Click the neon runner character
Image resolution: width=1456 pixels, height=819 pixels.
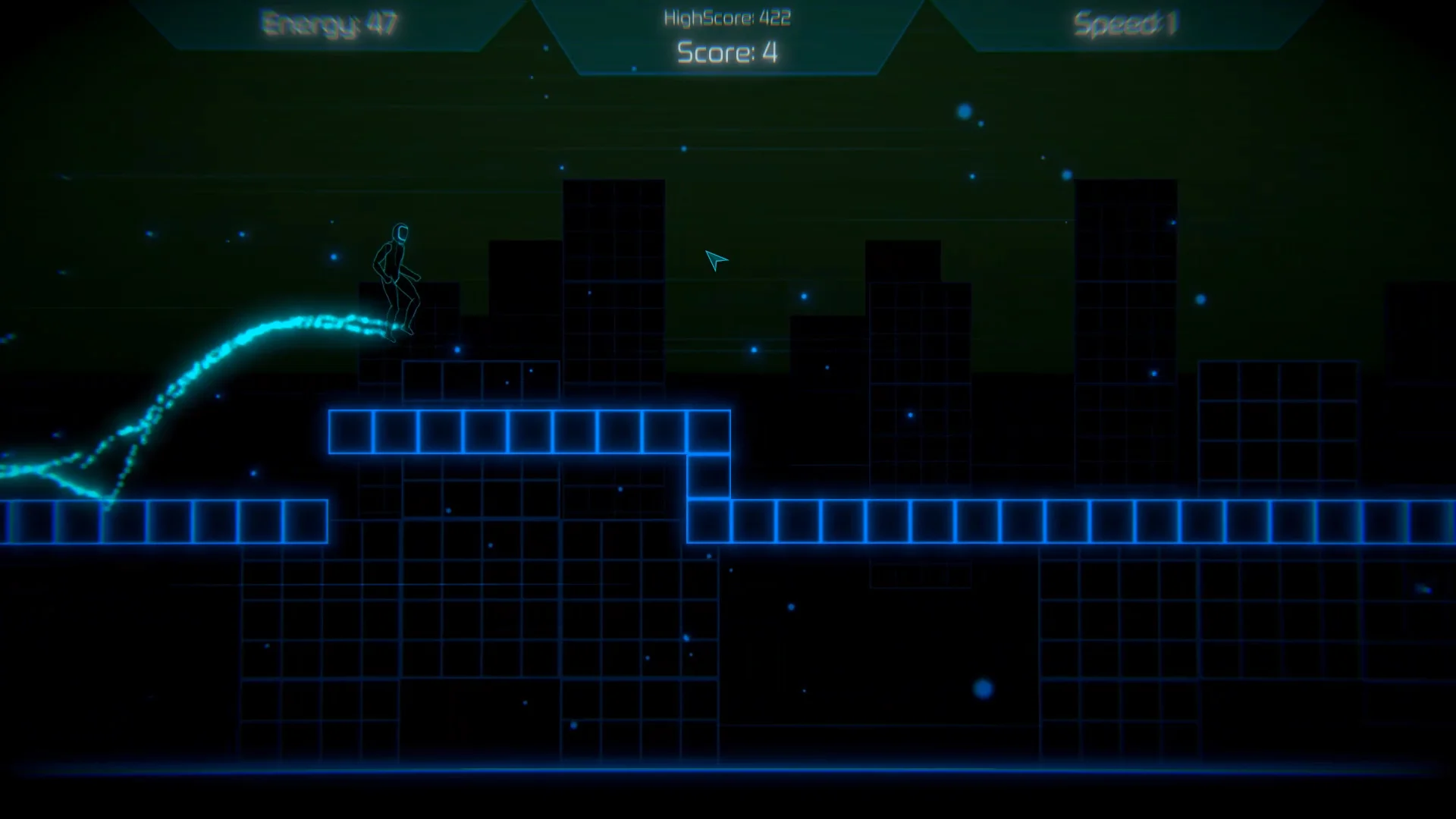click(397, 281)
